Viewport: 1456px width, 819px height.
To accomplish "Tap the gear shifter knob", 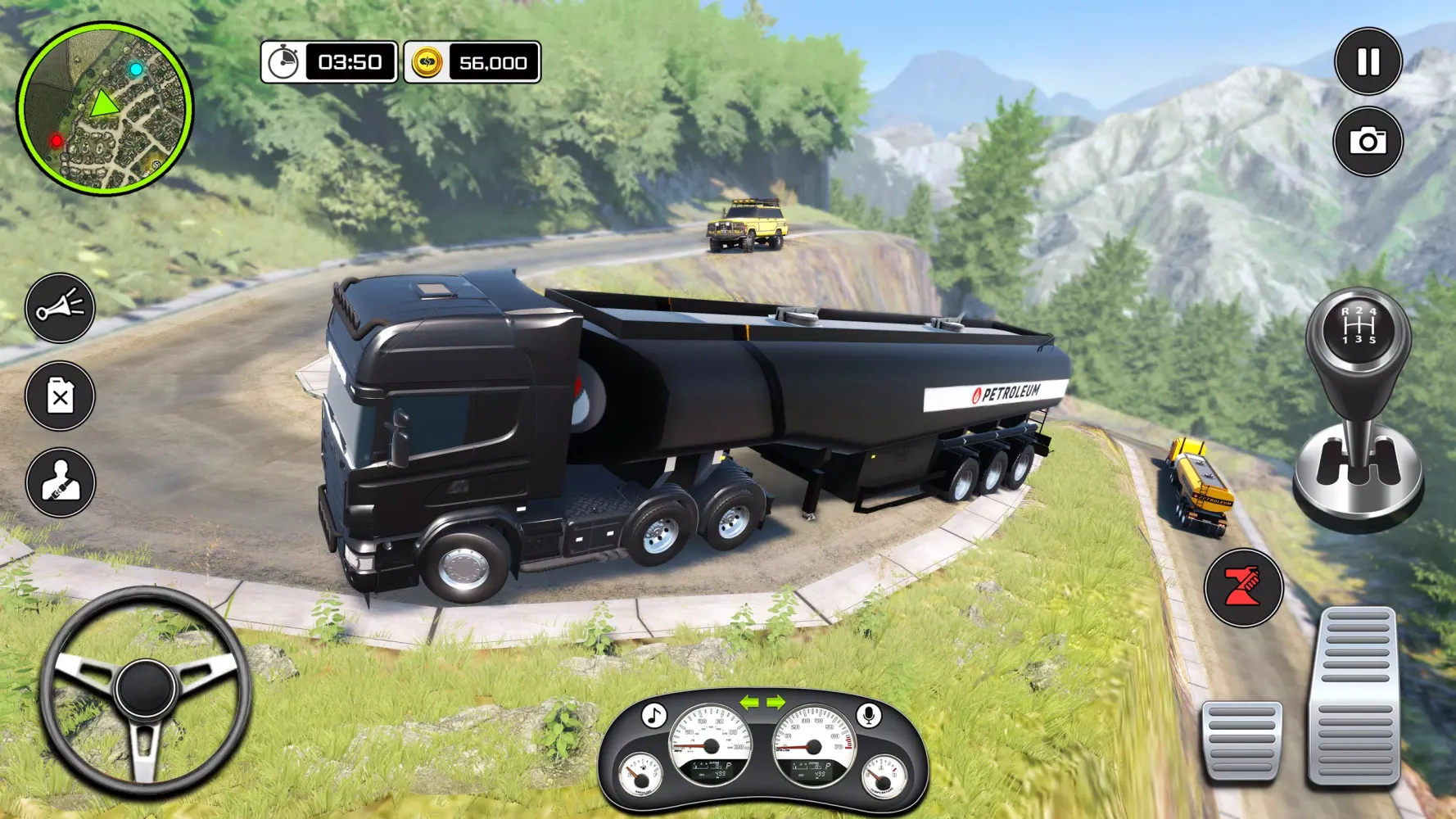I will point(1359,329).
